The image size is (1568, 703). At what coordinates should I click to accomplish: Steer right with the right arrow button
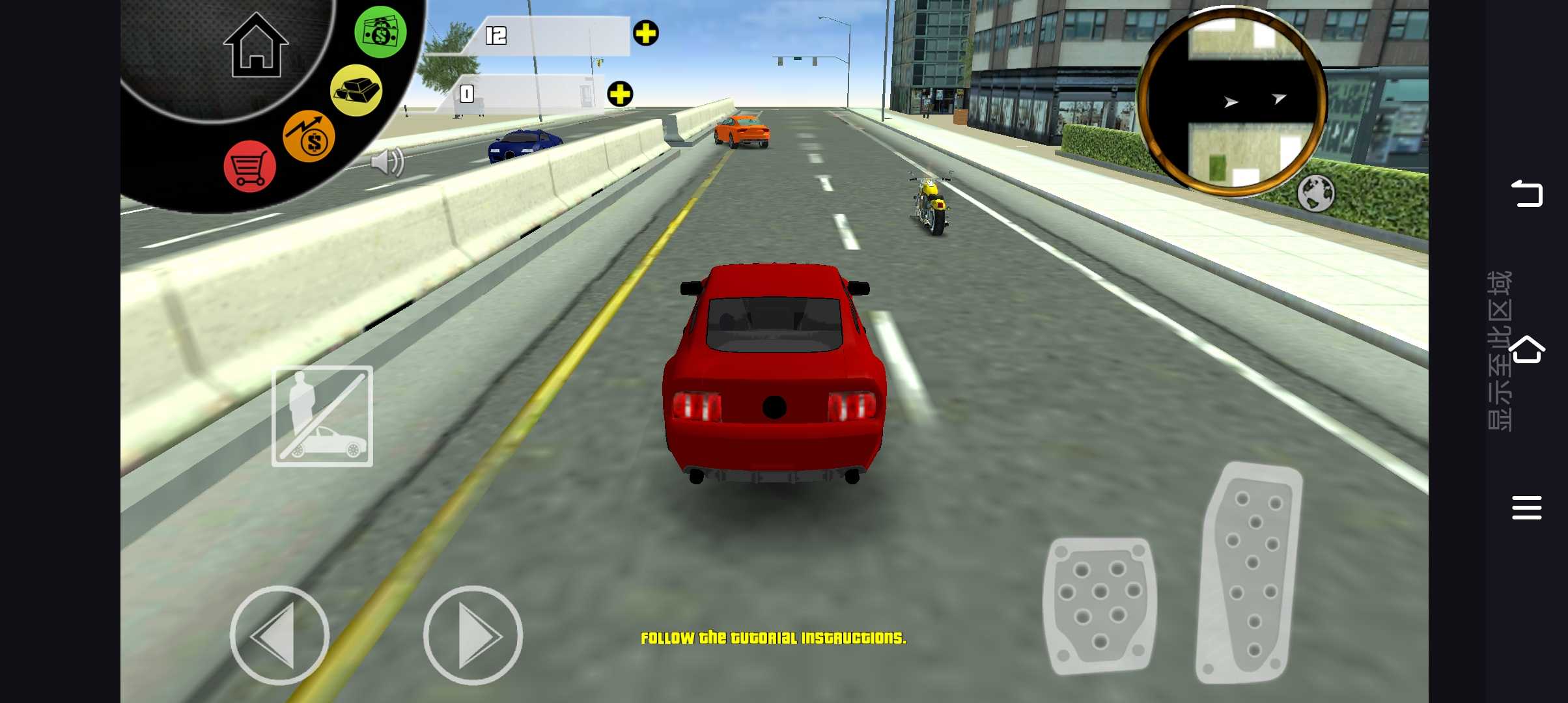pyautogui.click(x=473, y=635)
